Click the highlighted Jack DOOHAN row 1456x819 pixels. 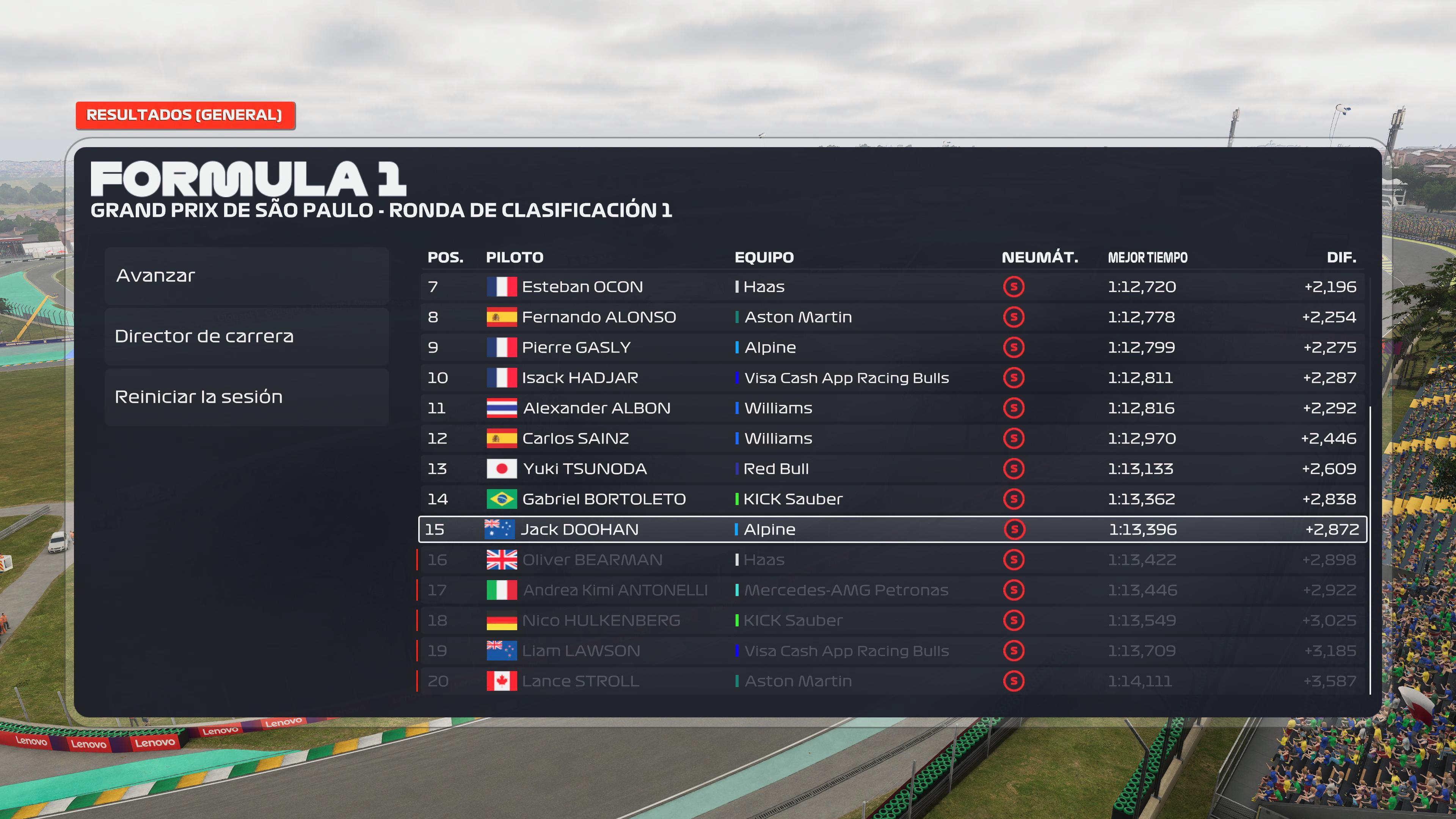(892, 530)
